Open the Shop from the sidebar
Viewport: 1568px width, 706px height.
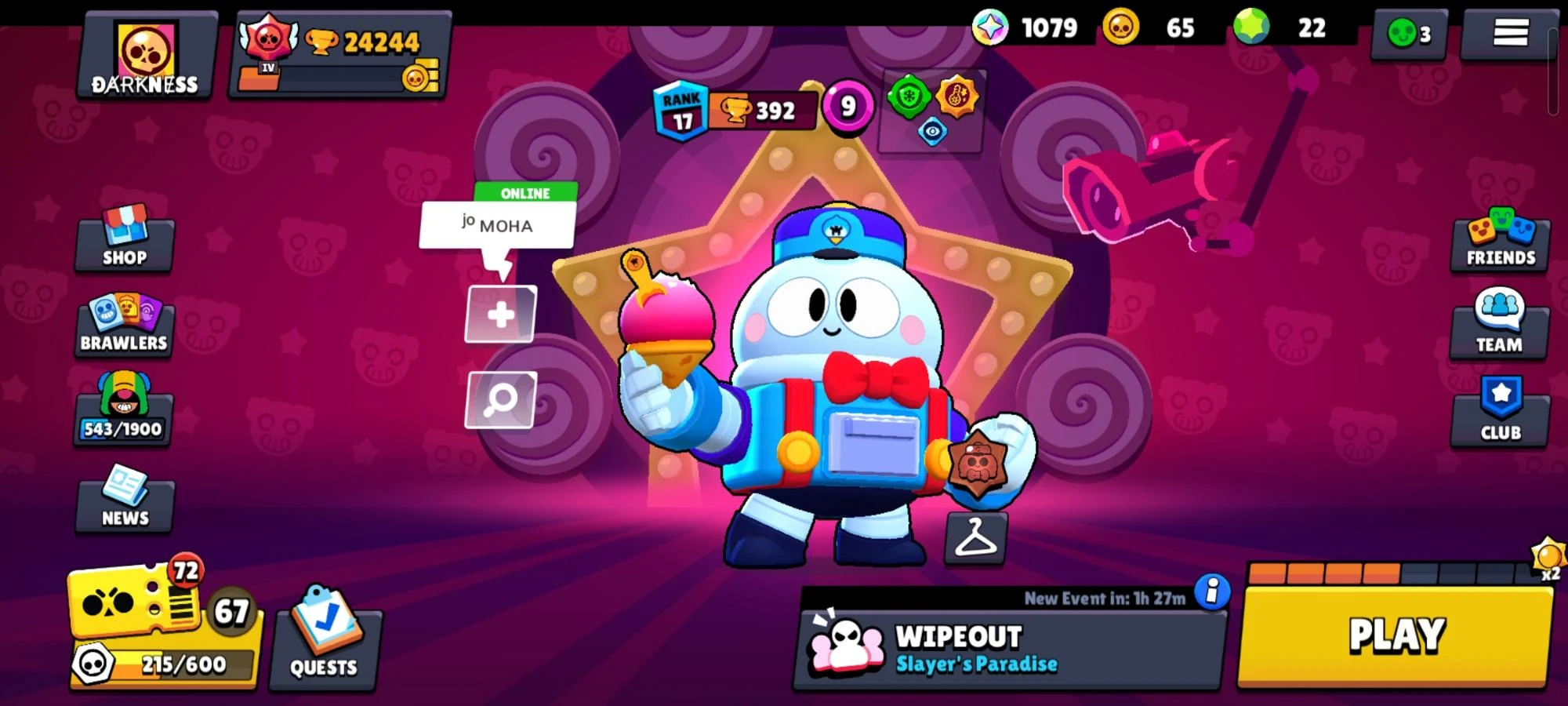[123, 239]
